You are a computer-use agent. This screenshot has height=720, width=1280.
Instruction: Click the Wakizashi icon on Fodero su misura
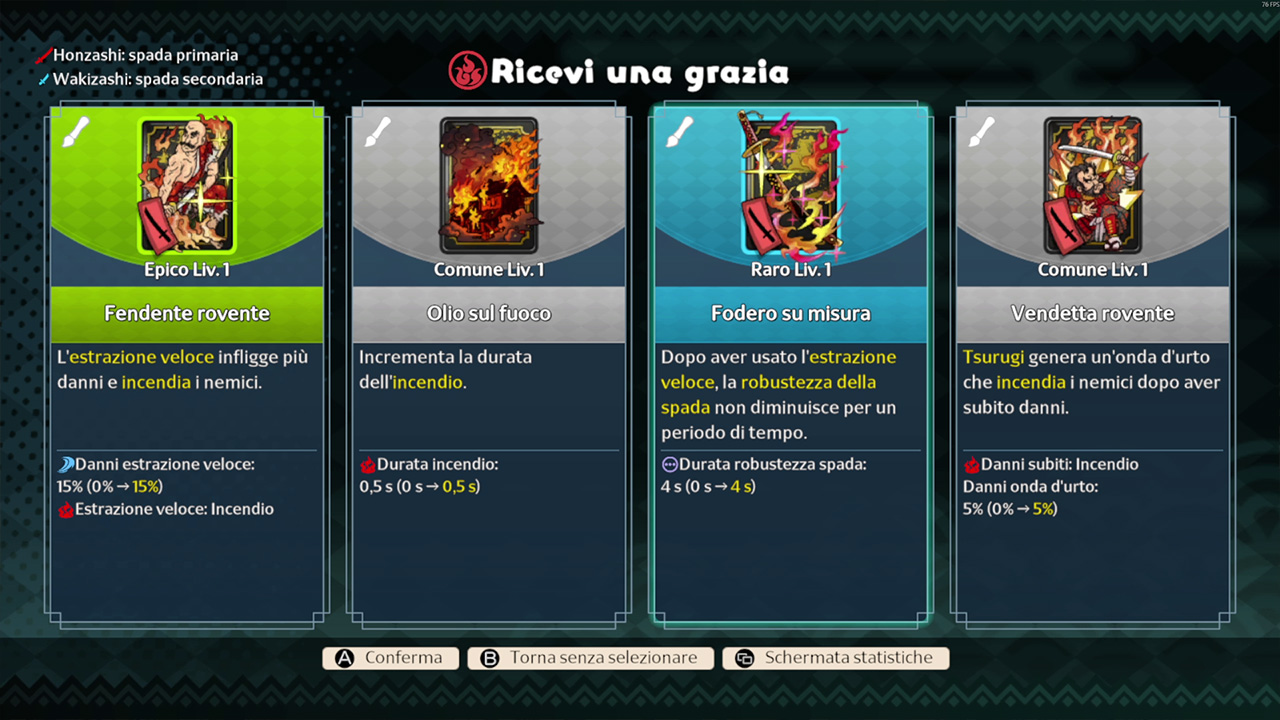681,131
